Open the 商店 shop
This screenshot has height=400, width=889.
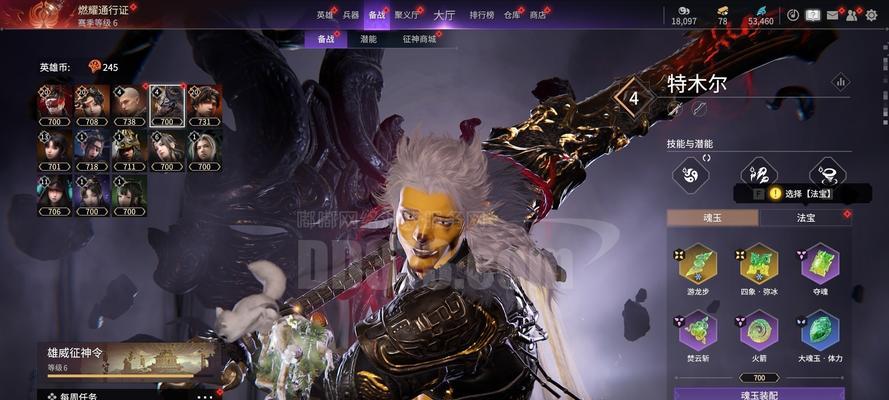[538, 15]
